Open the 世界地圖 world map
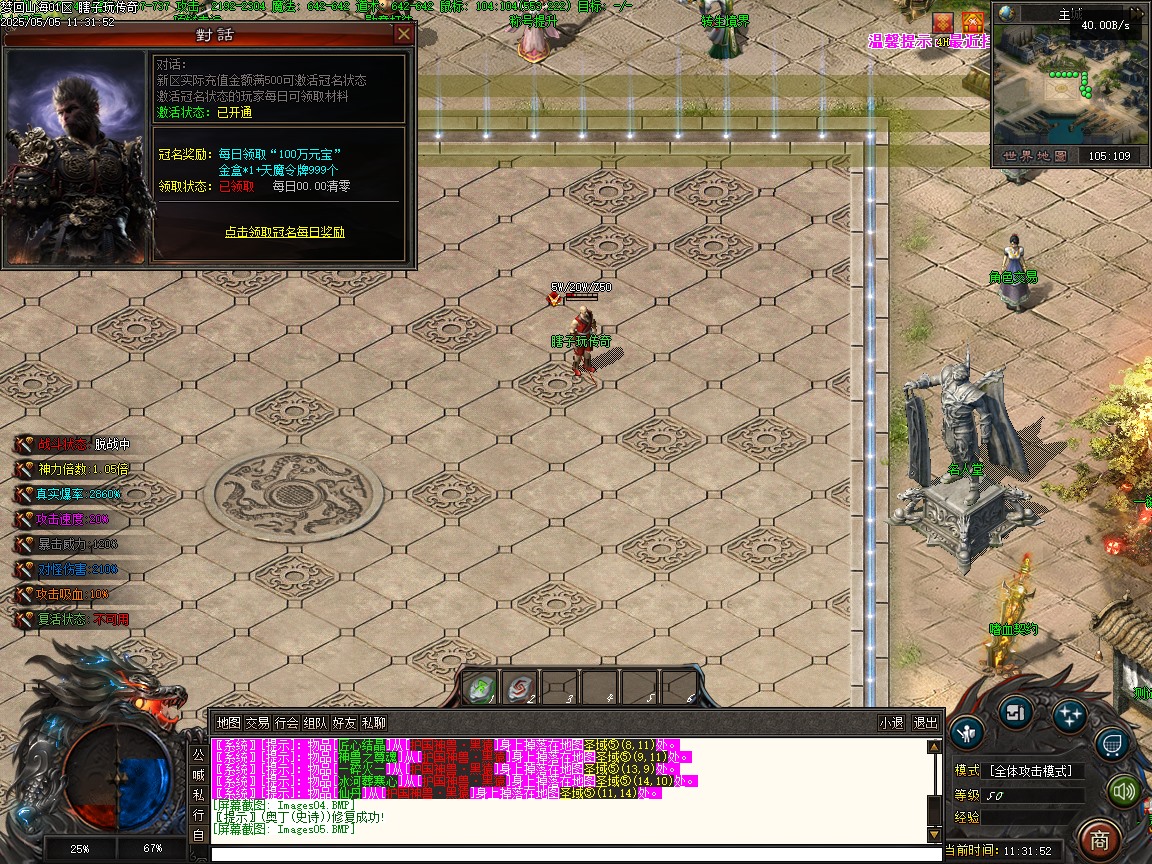This screenshot has height=864, width=1152. tap(1034, 156)
